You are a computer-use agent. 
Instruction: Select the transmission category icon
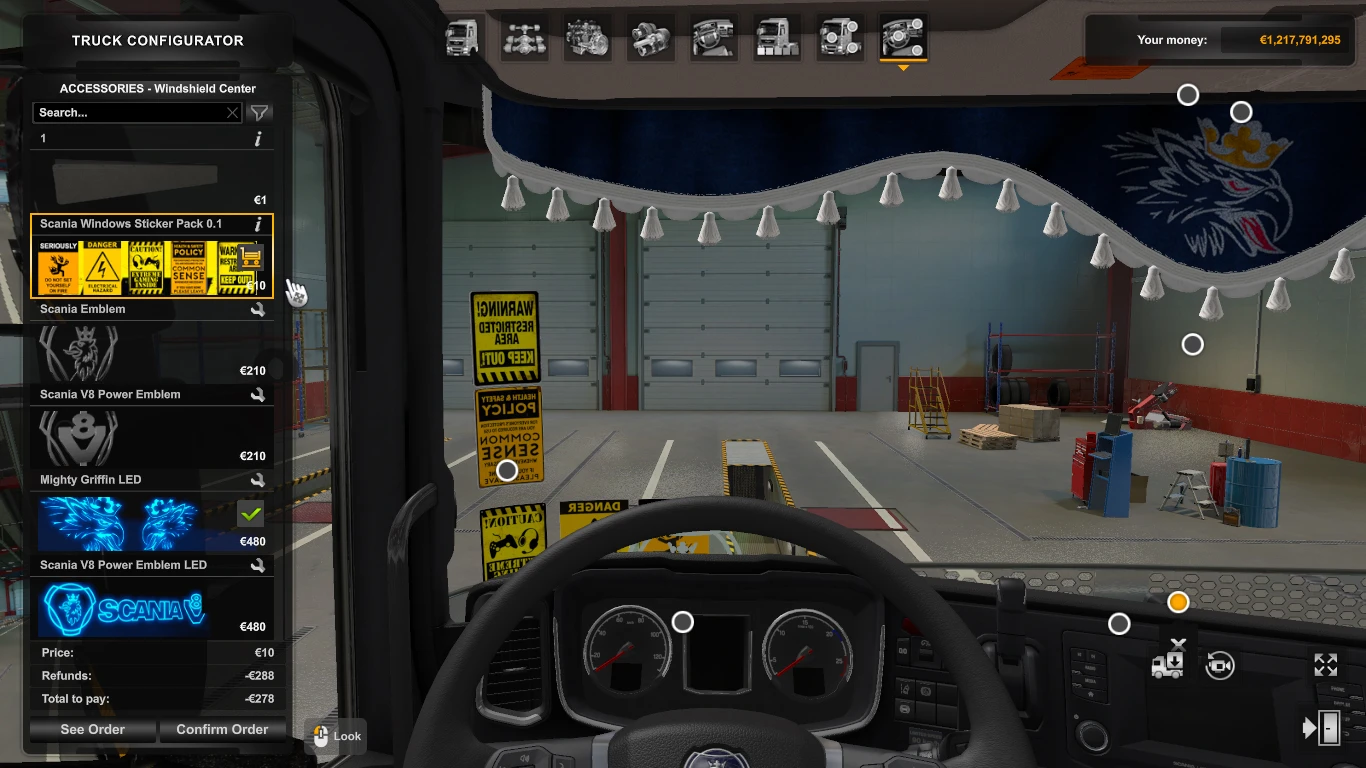651,37
